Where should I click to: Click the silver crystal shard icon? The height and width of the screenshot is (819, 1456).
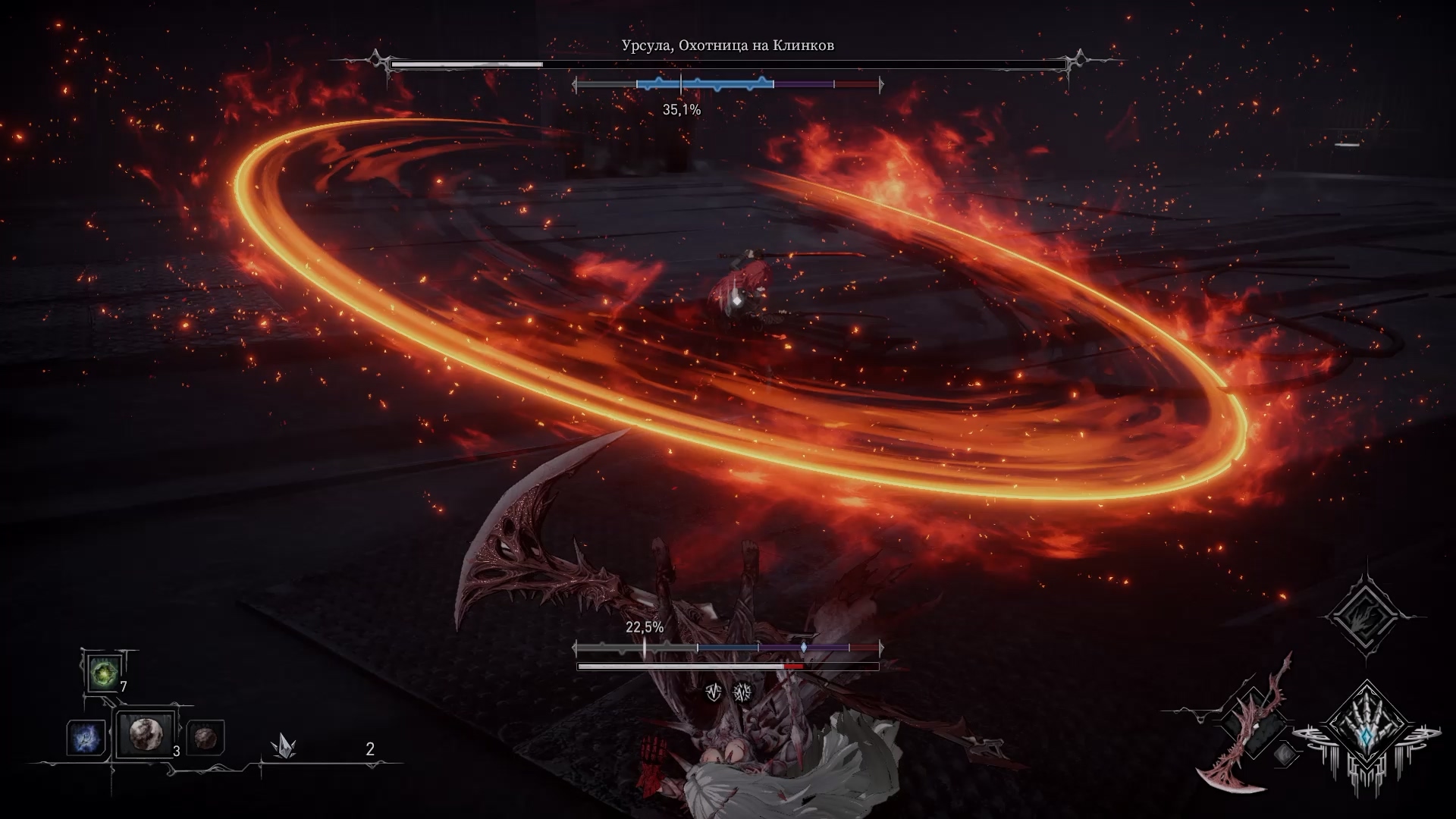(x=284, y=746)
